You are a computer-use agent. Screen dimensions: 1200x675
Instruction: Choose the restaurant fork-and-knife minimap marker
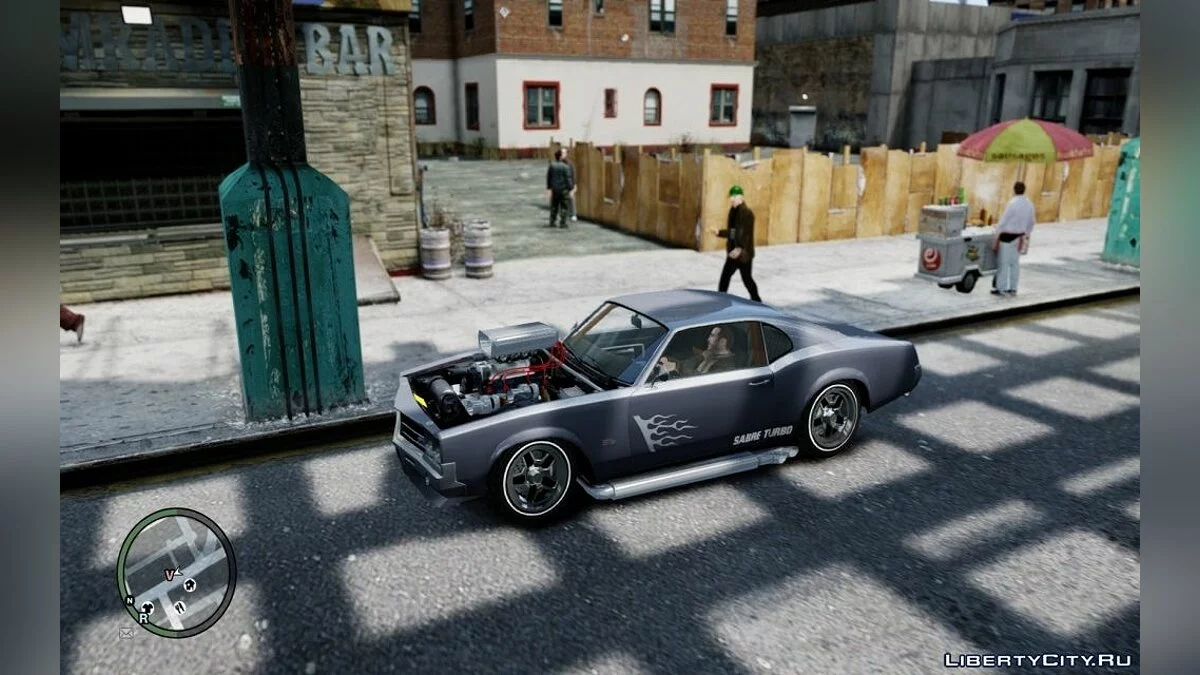point(180,607)
